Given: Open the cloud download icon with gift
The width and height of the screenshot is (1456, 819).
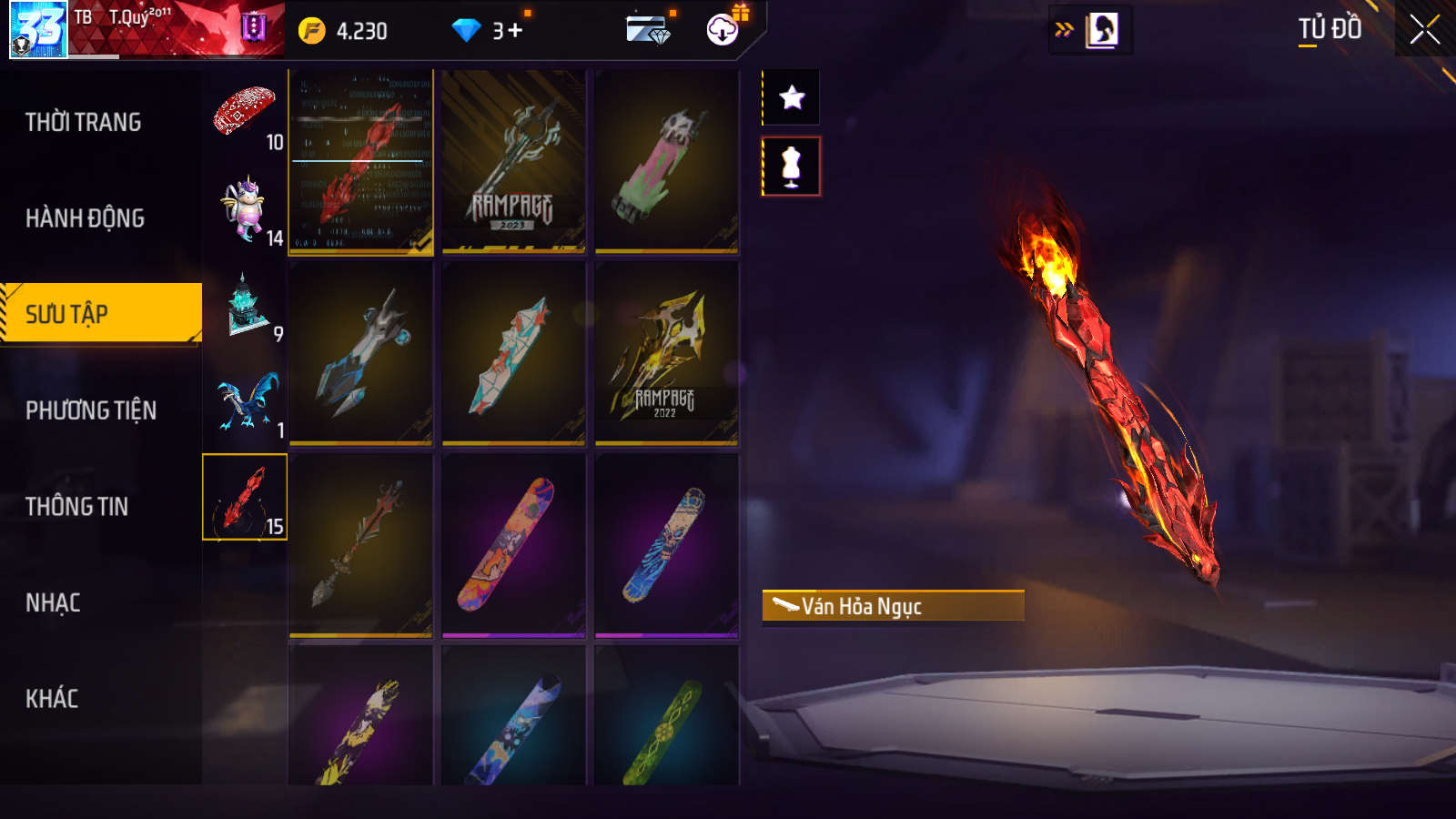Looking at the screenshot, I should tap(723, 29).
